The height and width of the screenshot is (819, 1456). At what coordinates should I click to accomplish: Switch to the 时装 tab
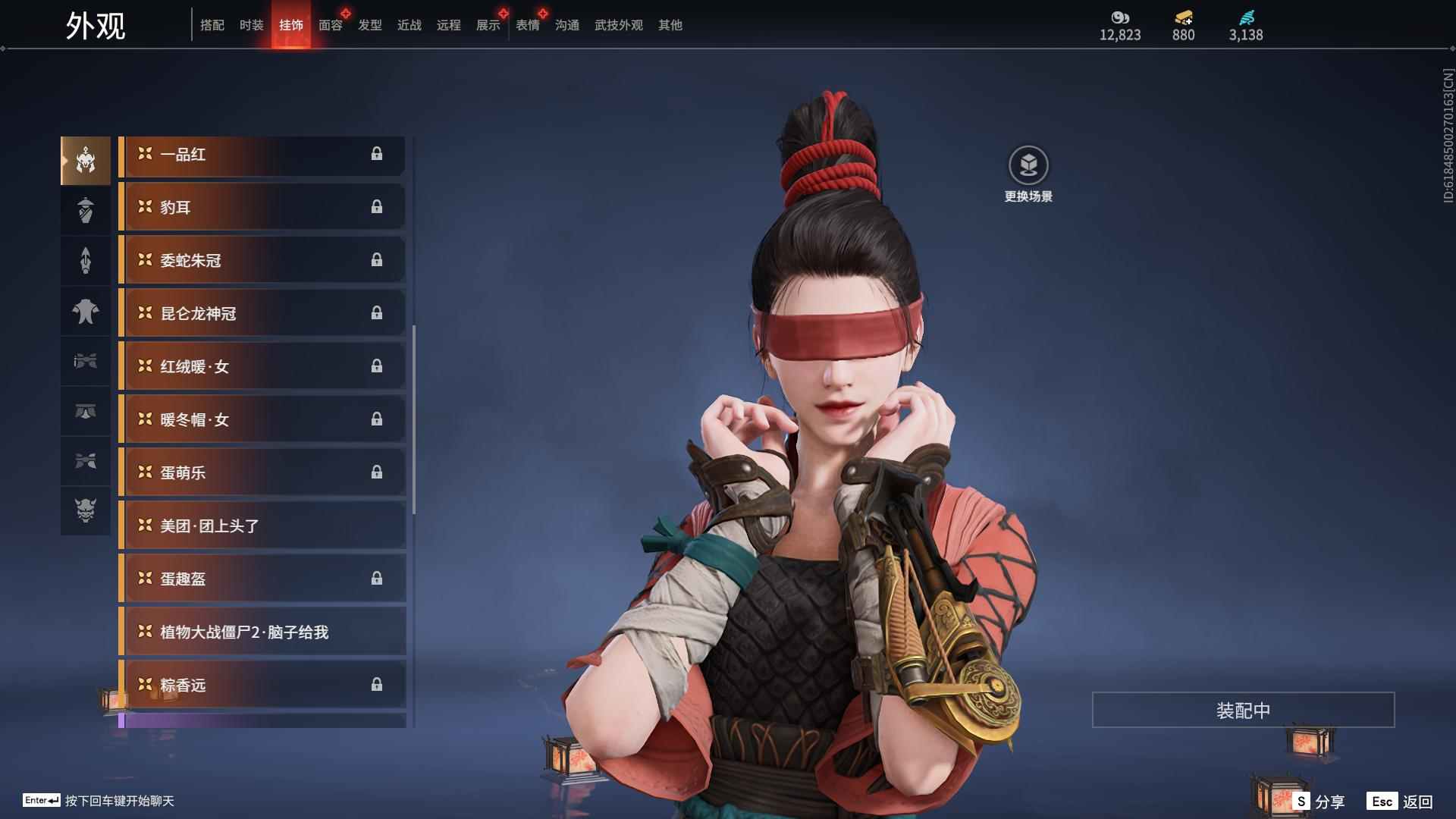pos(251,25)
